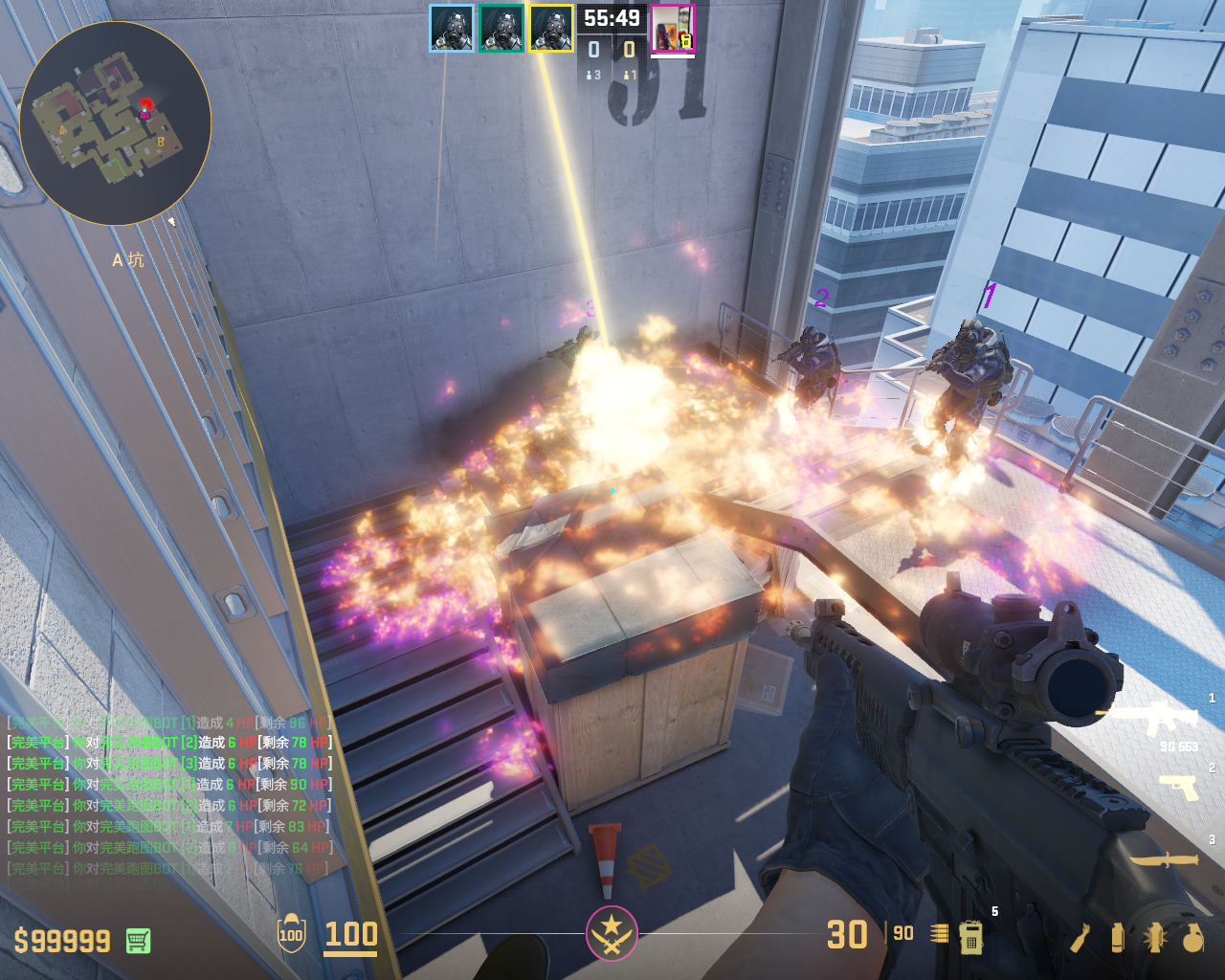Select the flashbang grenade icon

[1154, 938]
